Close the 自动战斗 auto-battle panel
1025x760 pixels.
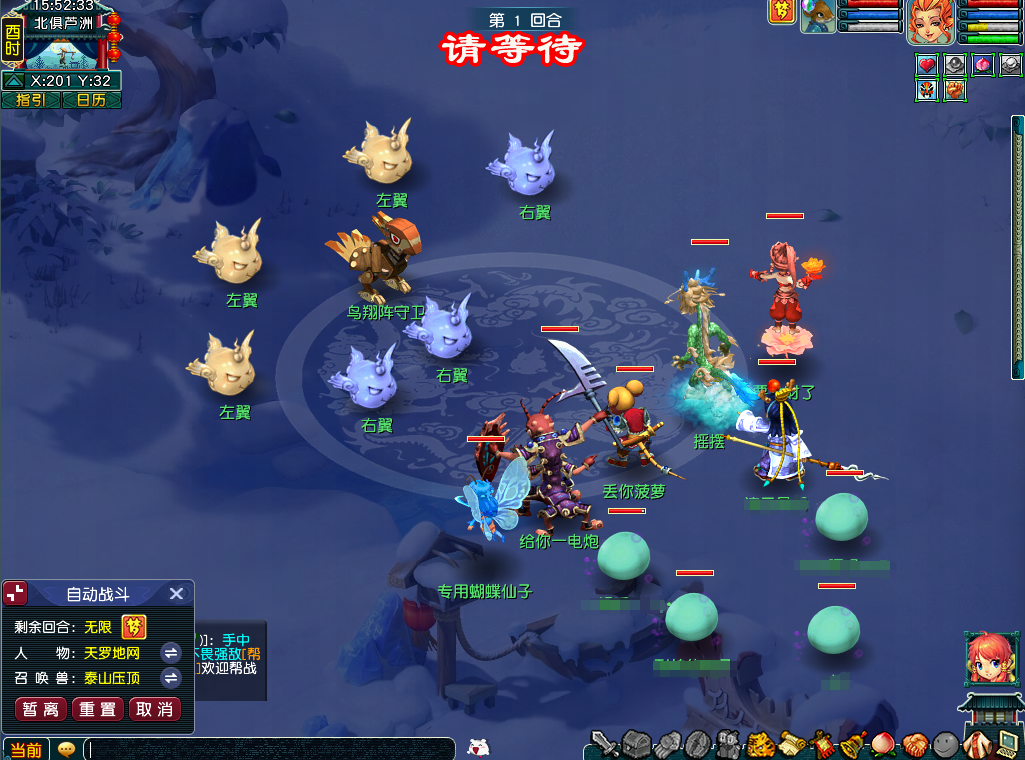point(176,594)
